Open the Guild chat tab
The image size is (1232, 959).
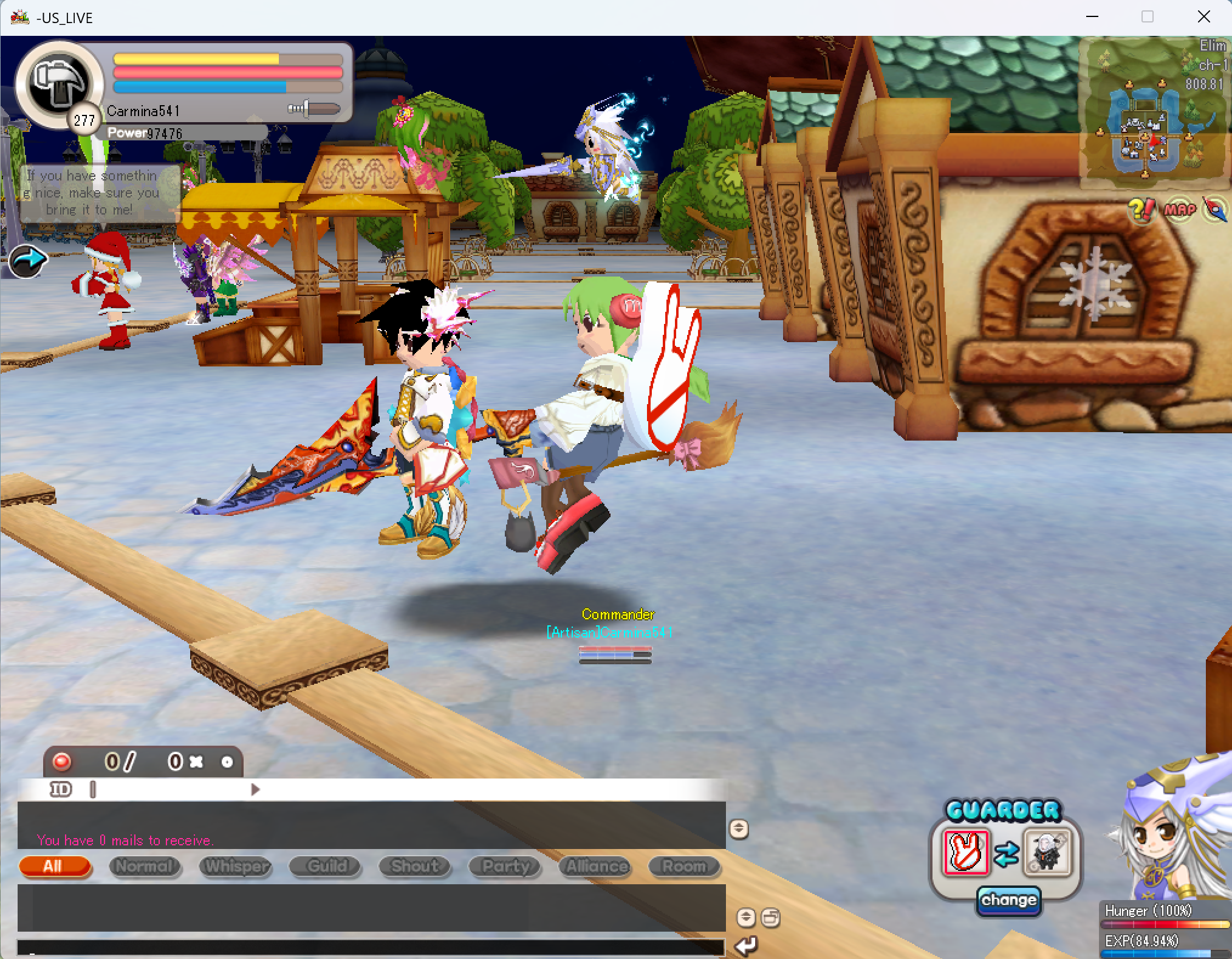(326, 866)
